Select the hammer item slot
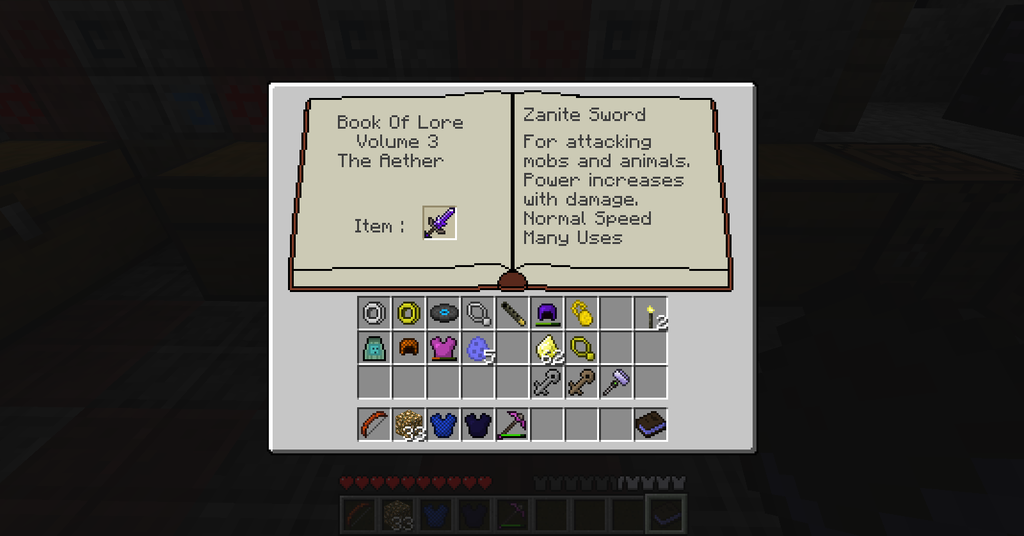Viewport: 1024px width, 536px height. click(616, 382)
